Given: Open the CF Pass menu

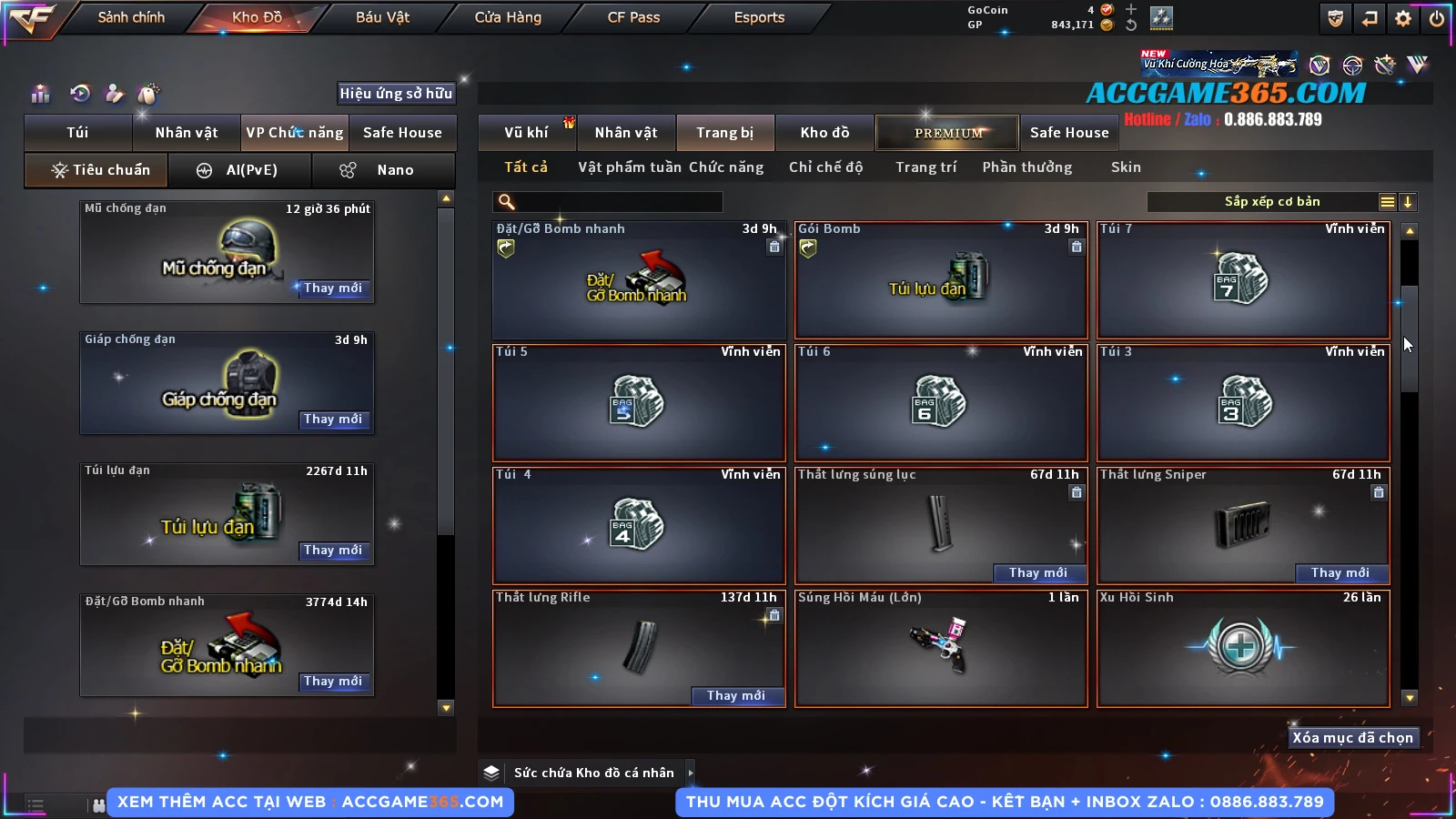Looking at the screenshot, I should [x=633, y=17].
